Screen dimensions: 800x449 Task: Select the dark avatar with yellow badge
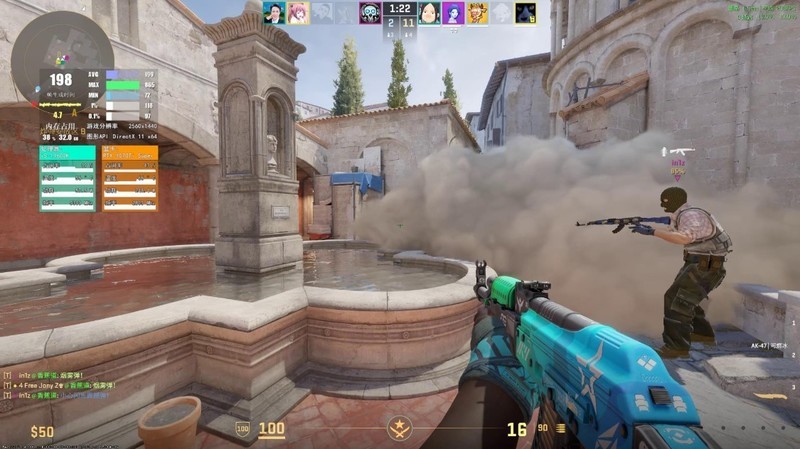pyautogui.click(x=525, y=13)
